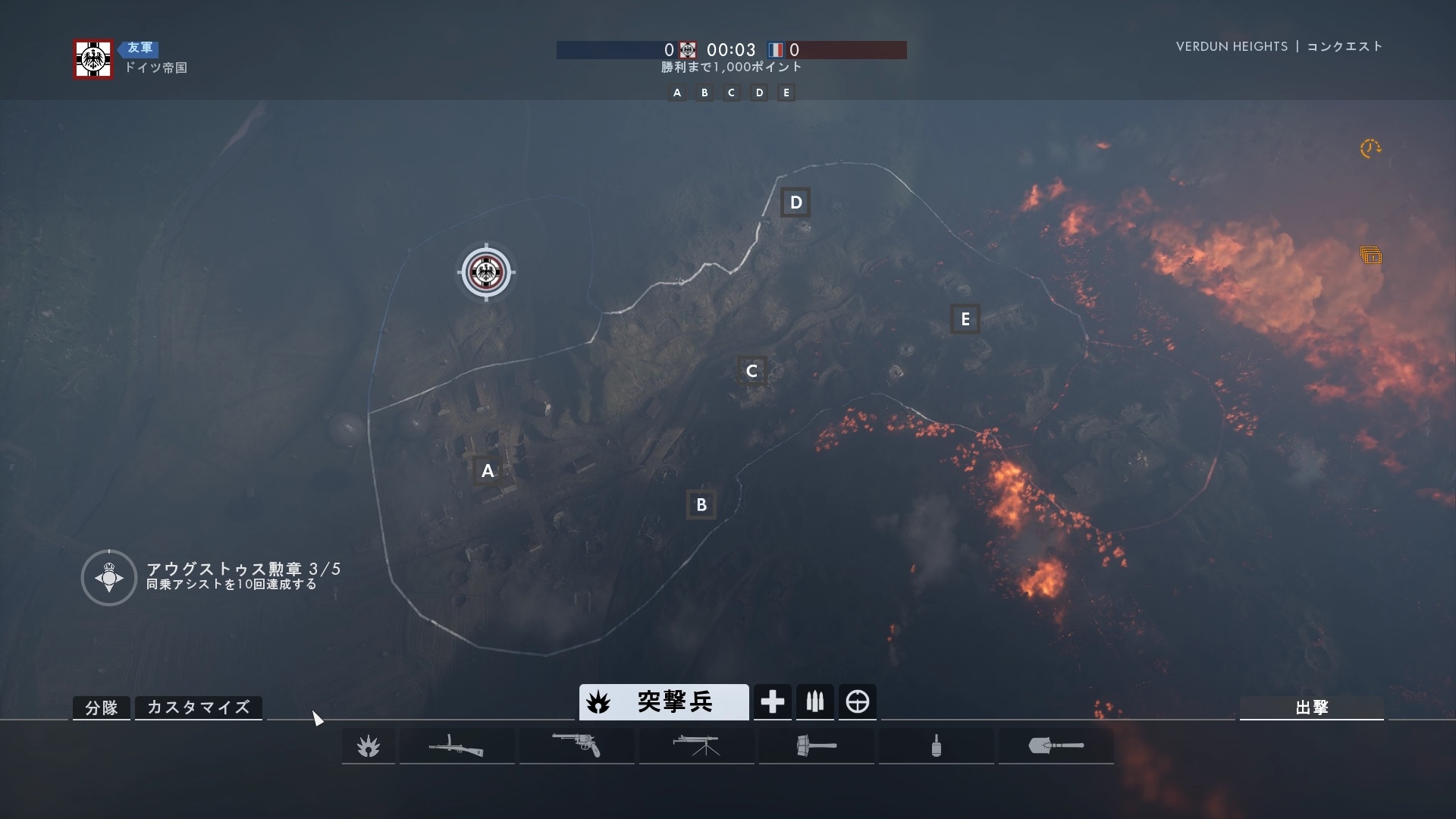Select flag A marker on the map
Viewport: 1456px width, 819px height.
tap(488, 471)
